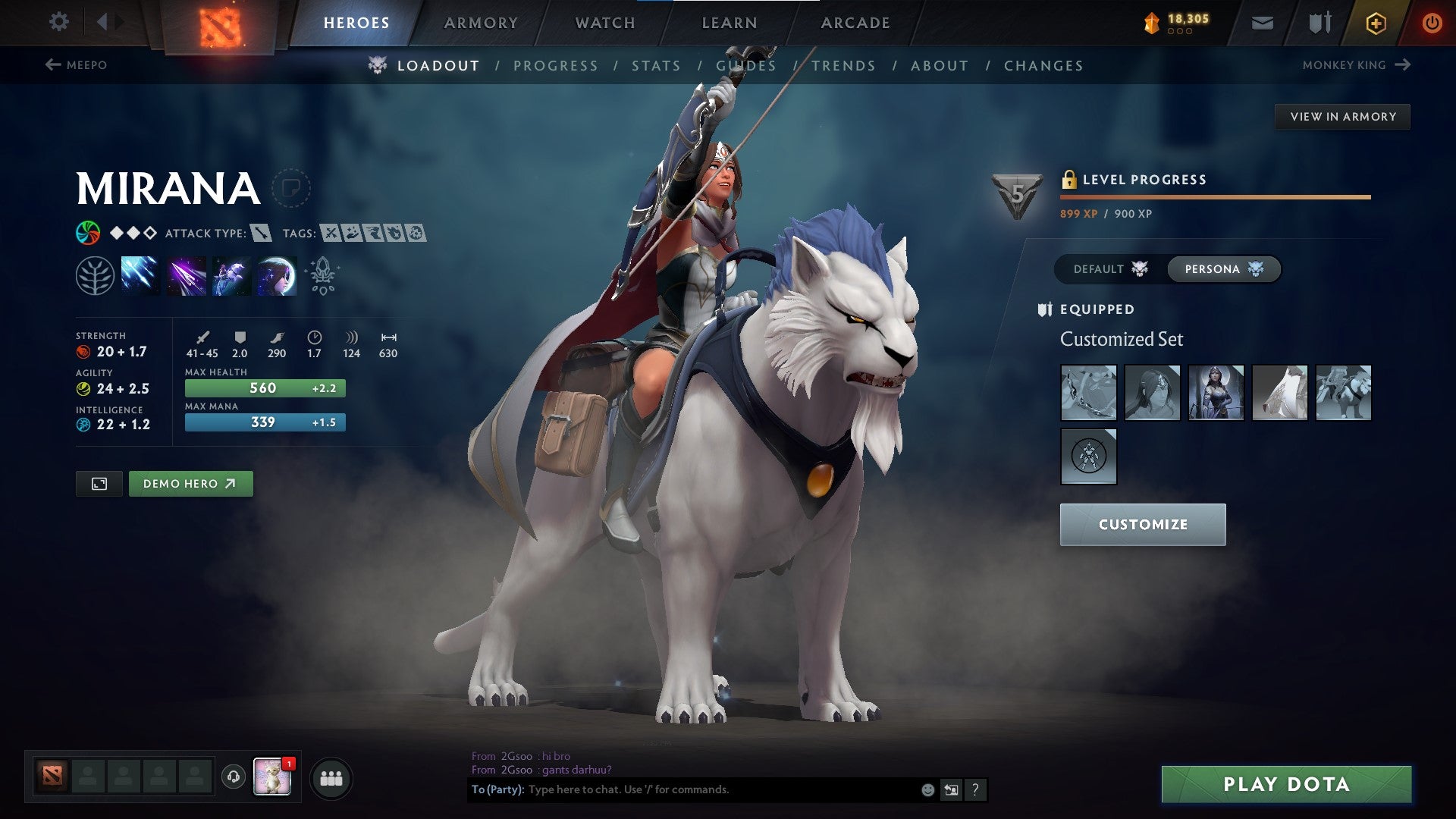View the Aghanim's Scepter upgrade icon

point(322,275)
